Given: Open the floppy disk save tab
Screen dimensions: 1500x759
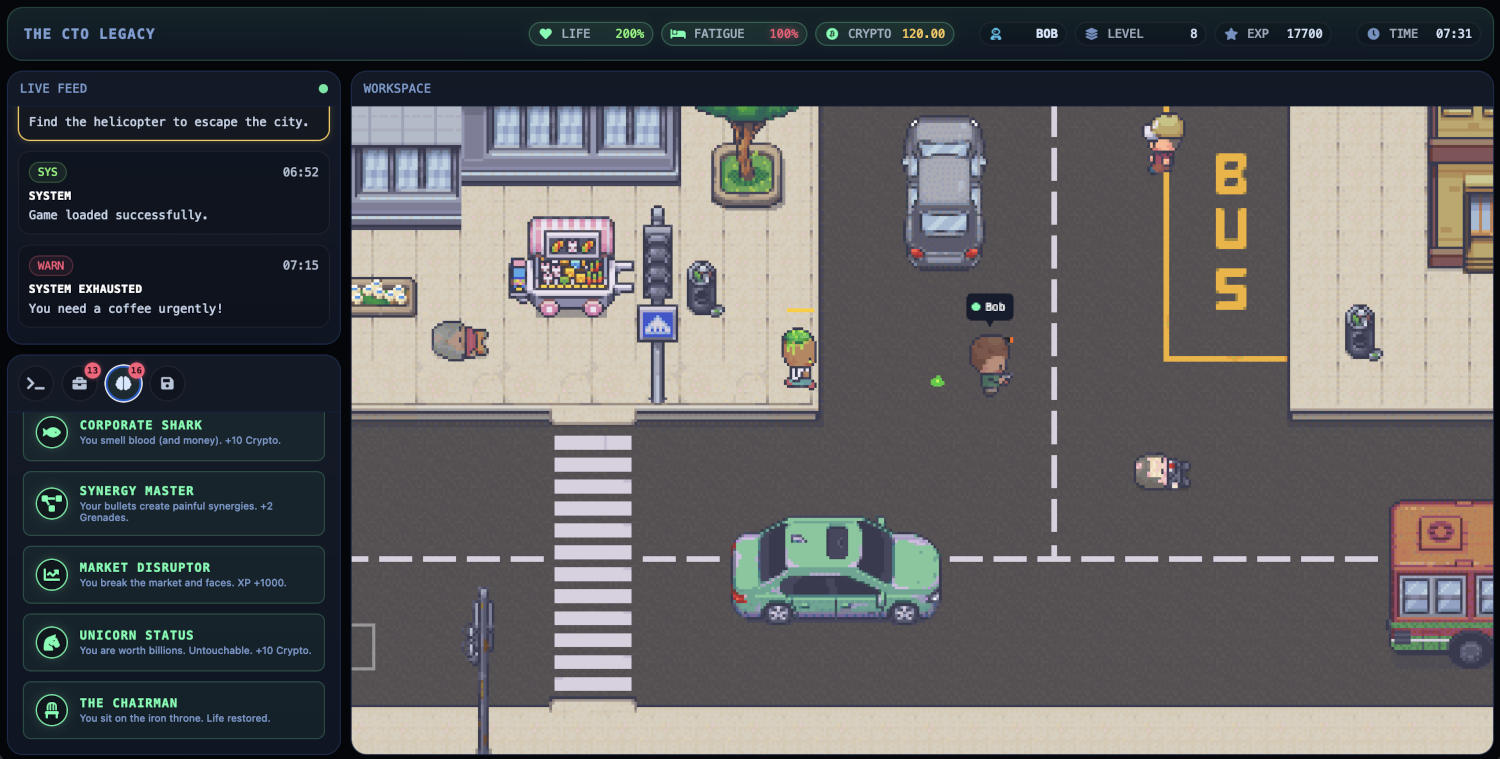Looking at the screenshot, I should 167,383.
